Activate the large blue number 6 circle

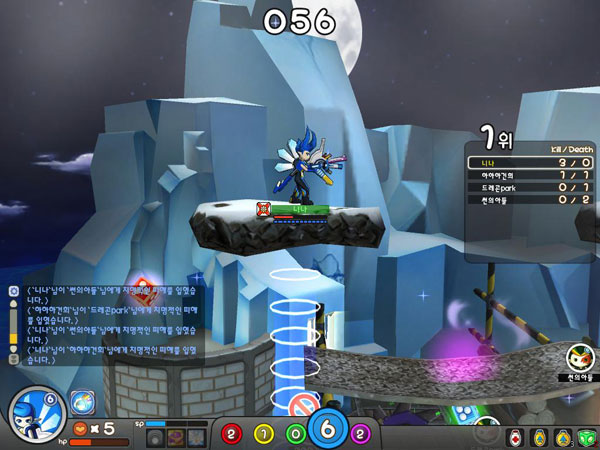coord(327,430)
